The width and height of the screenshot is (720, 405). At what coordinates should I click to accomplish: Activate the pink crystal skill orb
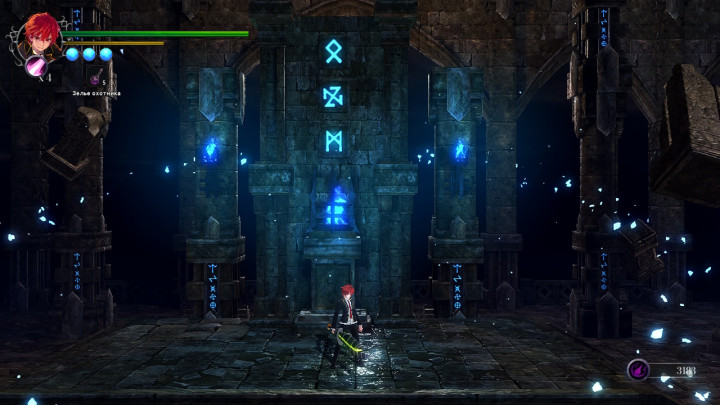click(38, 66)
